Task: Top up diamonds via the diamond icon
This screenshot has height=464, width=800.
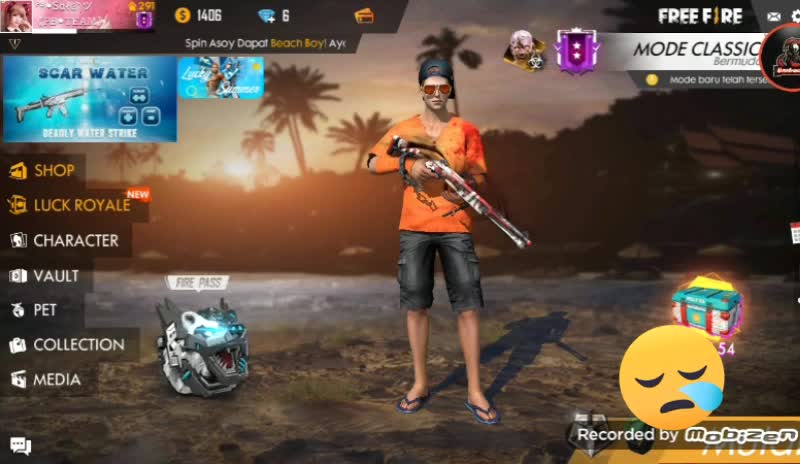Action: coord(267,15)
